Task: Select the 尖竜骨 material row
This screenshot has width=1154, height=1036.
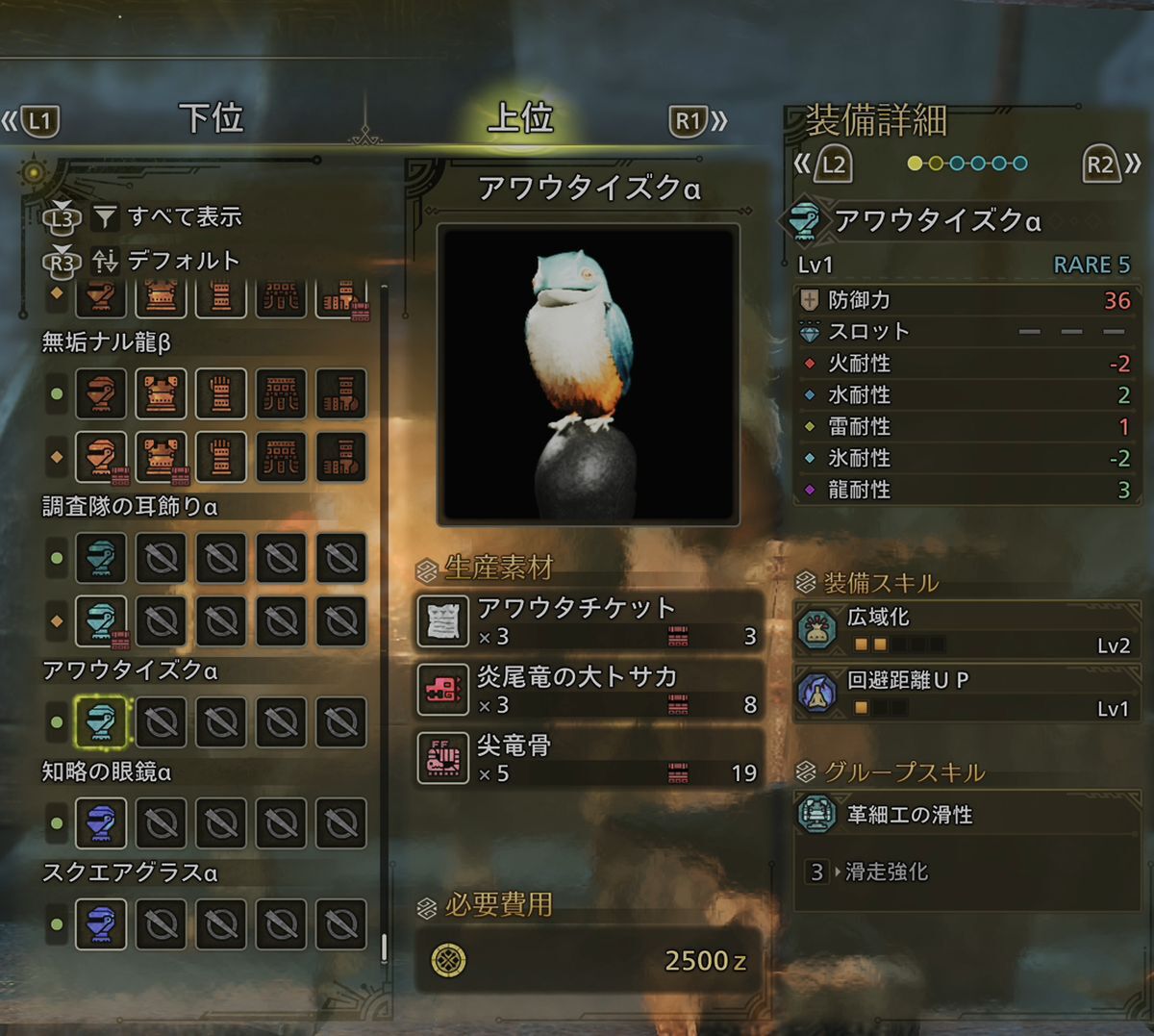Action: pyautogui.click(x=589, y=758)
